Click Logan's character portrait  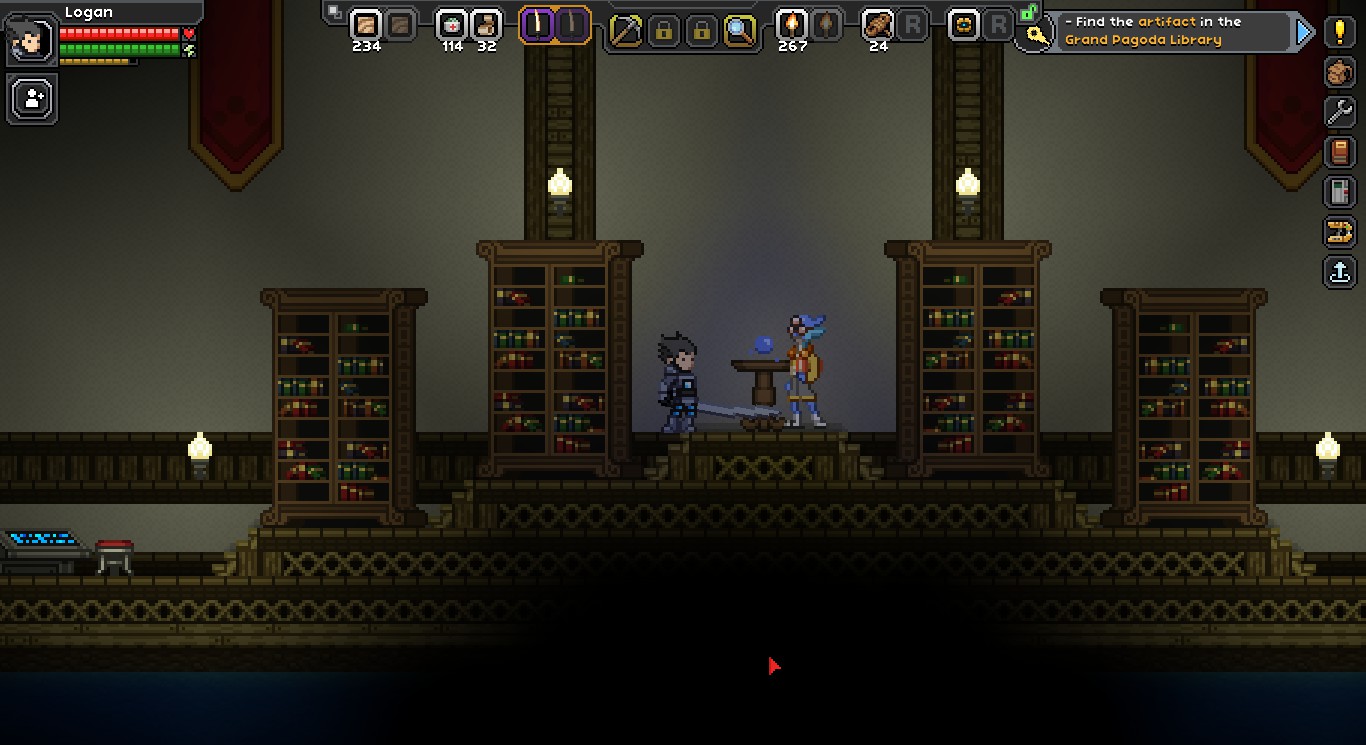click(31, 40)
